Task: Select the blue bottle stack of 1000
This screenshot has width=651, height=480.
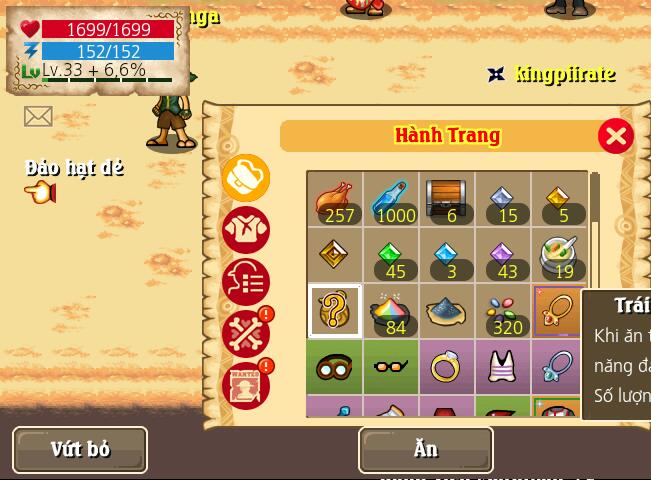Action: (x=391, y=200)
